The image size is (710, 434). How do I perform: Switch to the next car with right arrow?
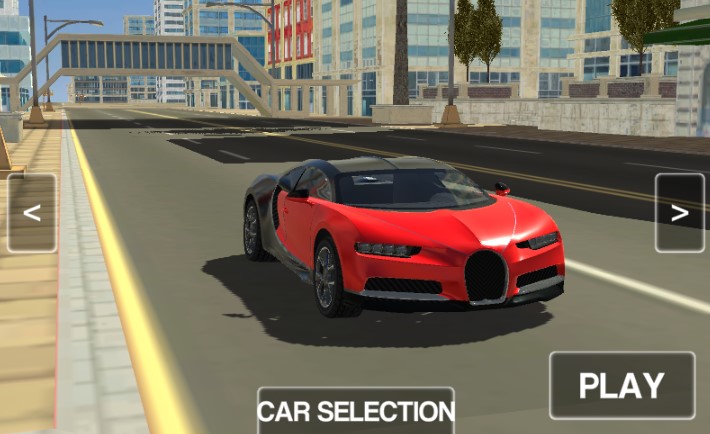coord(680,213)
